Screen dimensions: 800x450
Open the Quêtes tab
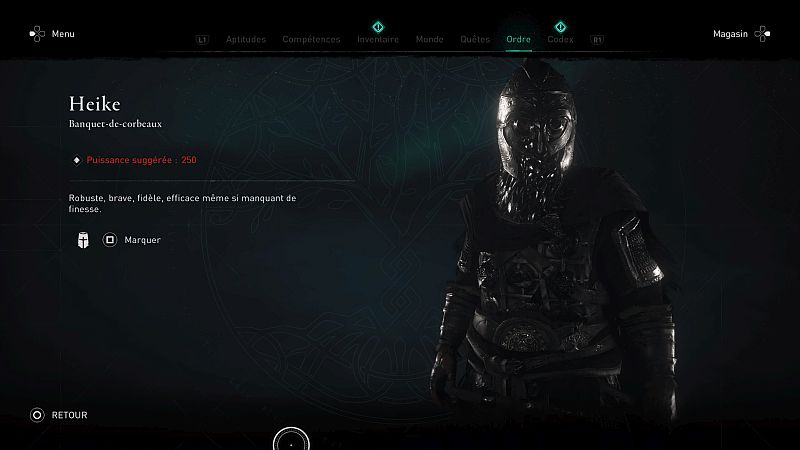point(474,40)
